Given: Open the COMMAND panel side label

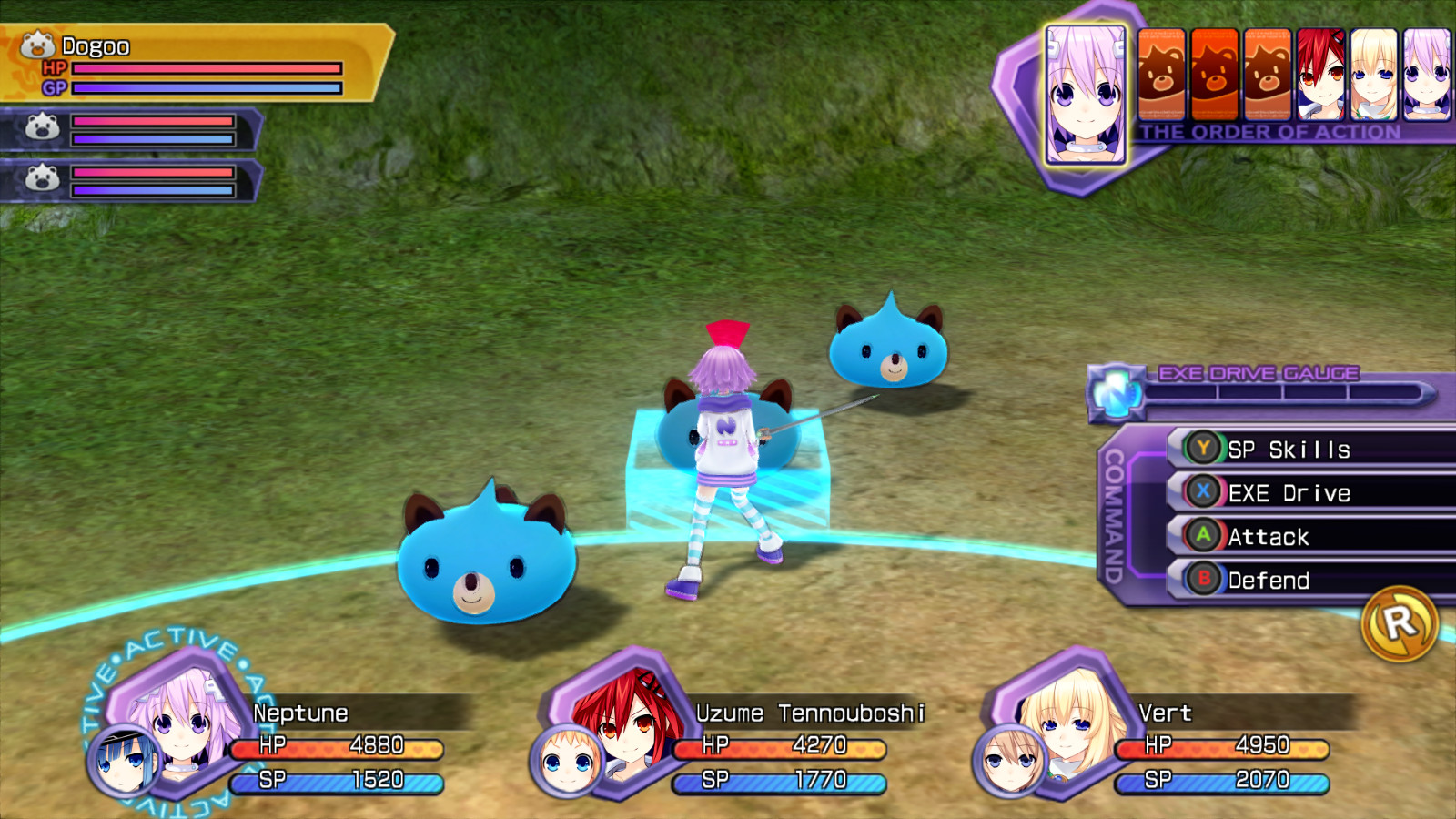Looking at the screenshot, I should (x=1112, y=519).
